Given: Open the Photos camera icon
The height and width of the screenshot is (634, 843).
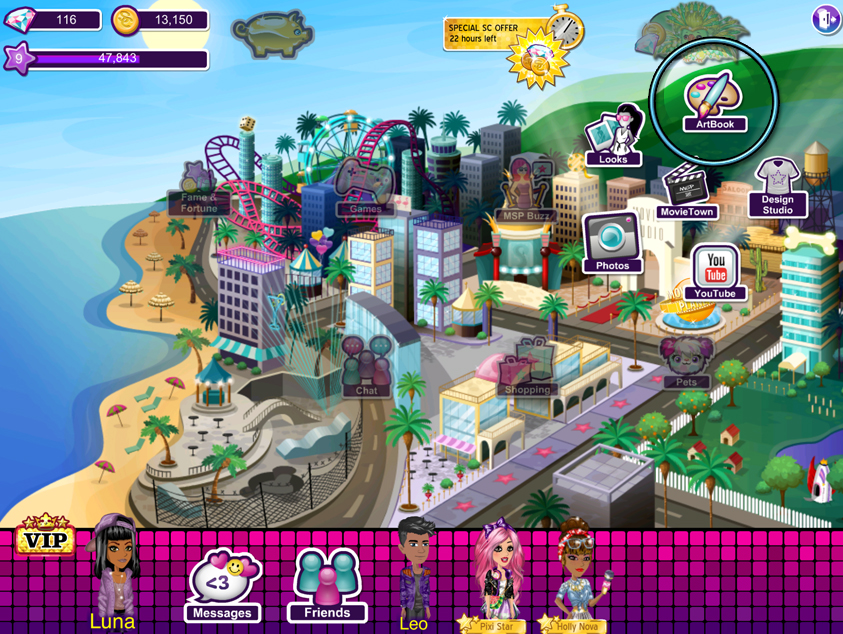Looking at the screenshot, I should pyautogui.click(x=612, y=243).
